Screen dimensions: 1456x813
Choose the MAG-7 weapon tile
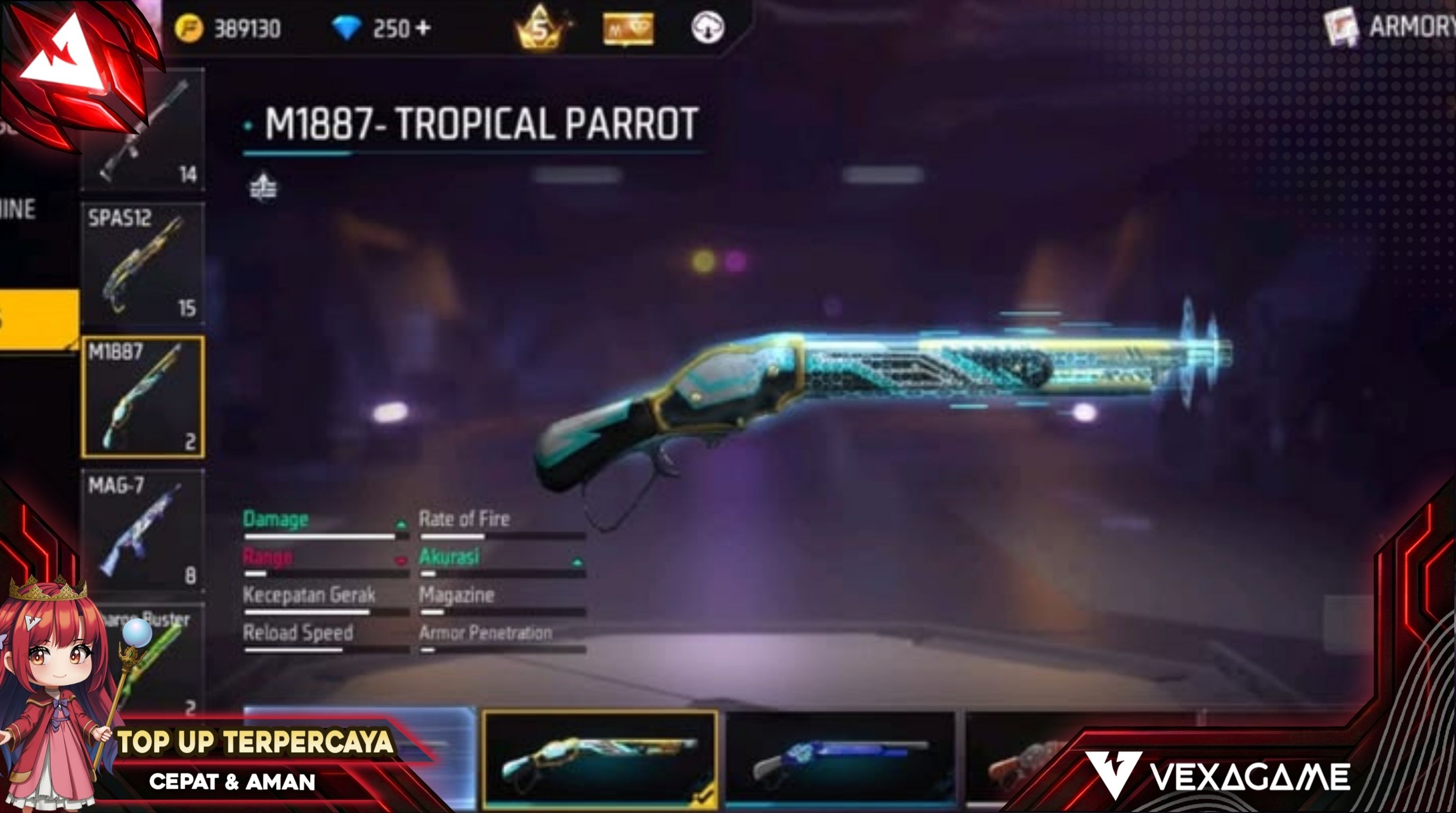click(x=142, y=530)
